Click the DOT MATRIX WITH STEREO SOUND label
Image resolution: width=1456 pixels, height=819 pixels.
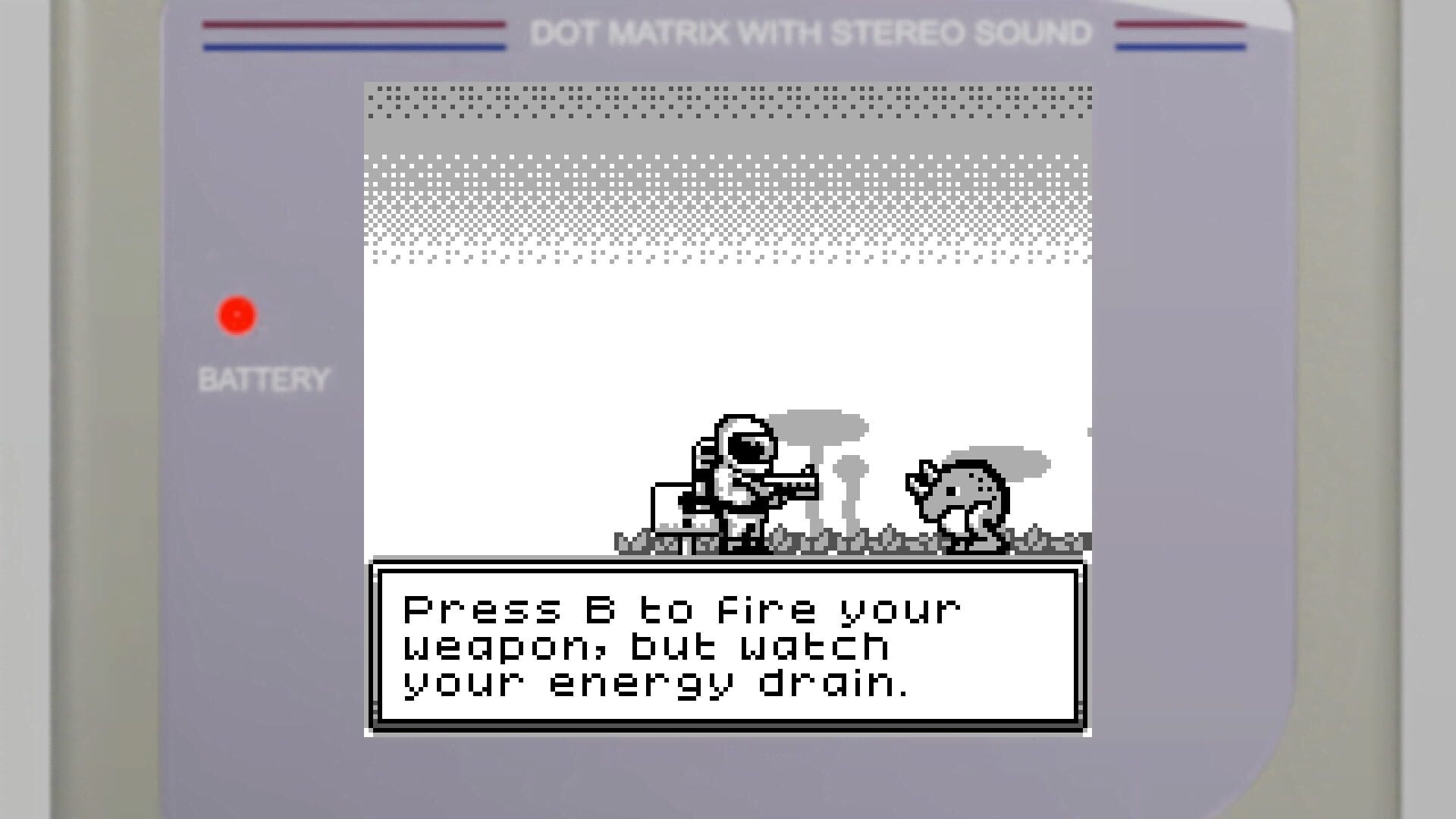click(x=811, y=33)
